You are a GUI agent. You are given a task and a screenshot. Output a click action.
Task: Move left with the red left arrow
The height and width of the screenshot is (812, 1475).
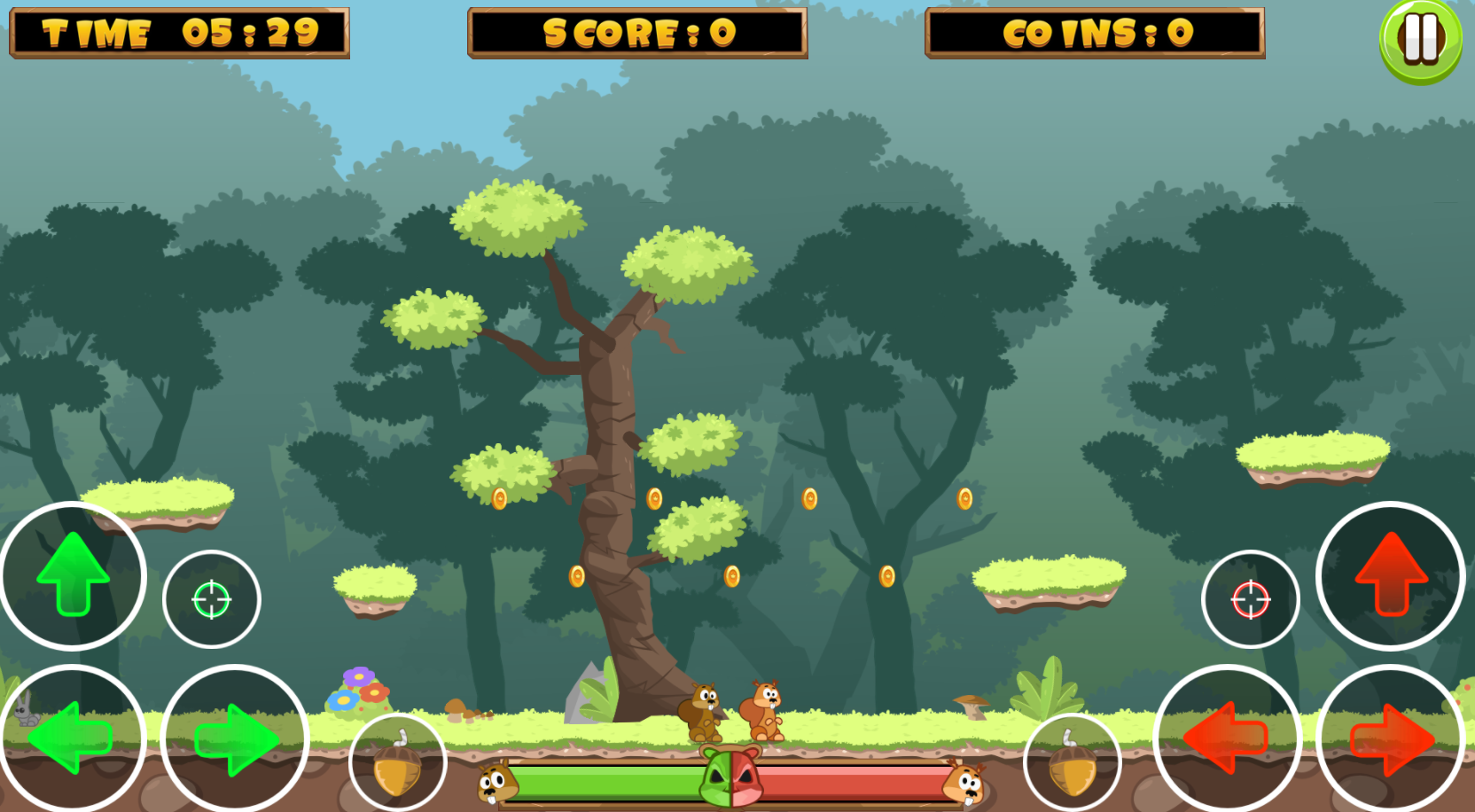(1227, 738)
